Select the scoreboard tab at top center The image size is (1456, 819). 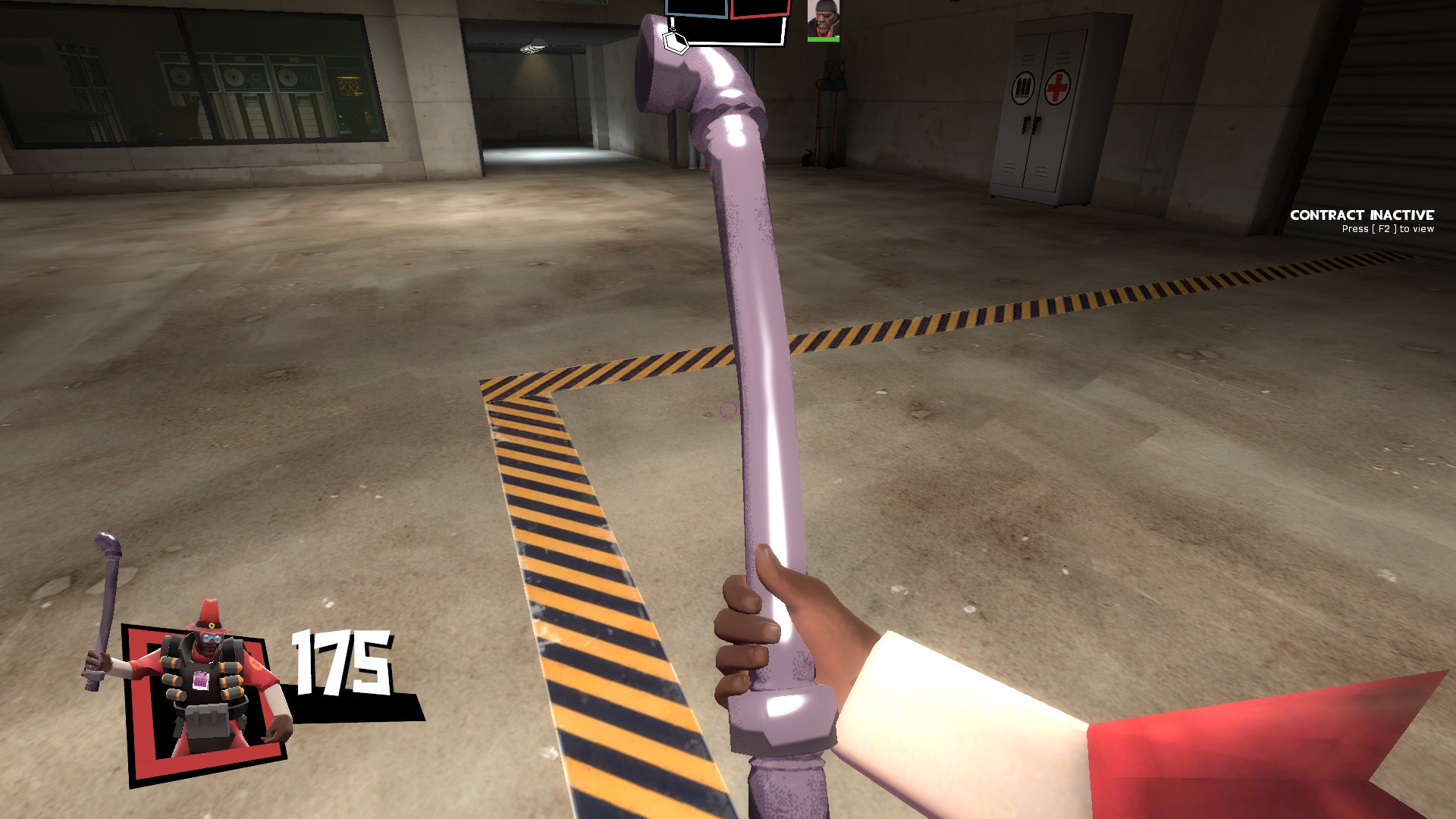coord(728,19)
